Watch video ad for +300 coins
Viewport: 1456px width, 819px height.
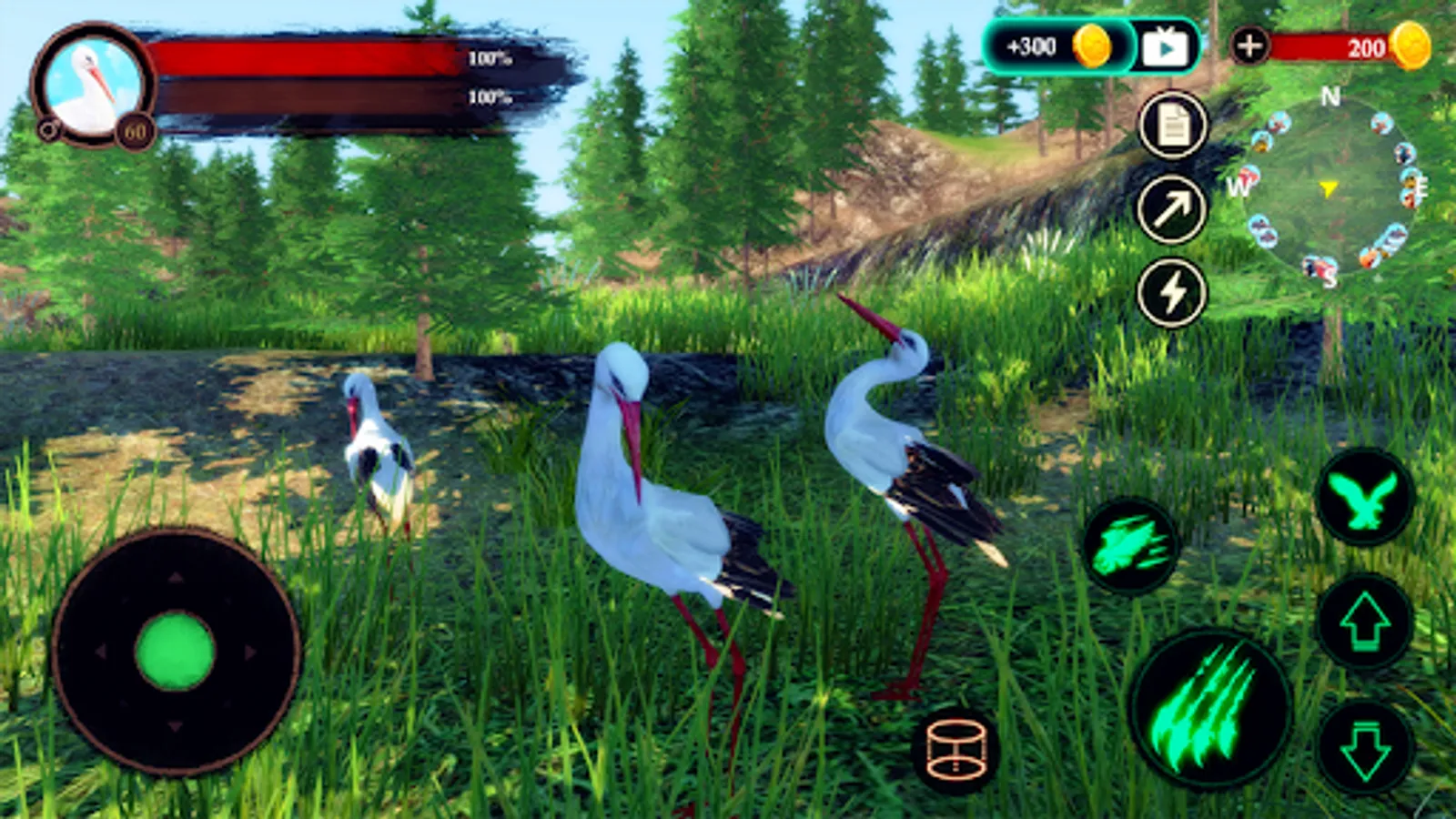(1165, 46)
